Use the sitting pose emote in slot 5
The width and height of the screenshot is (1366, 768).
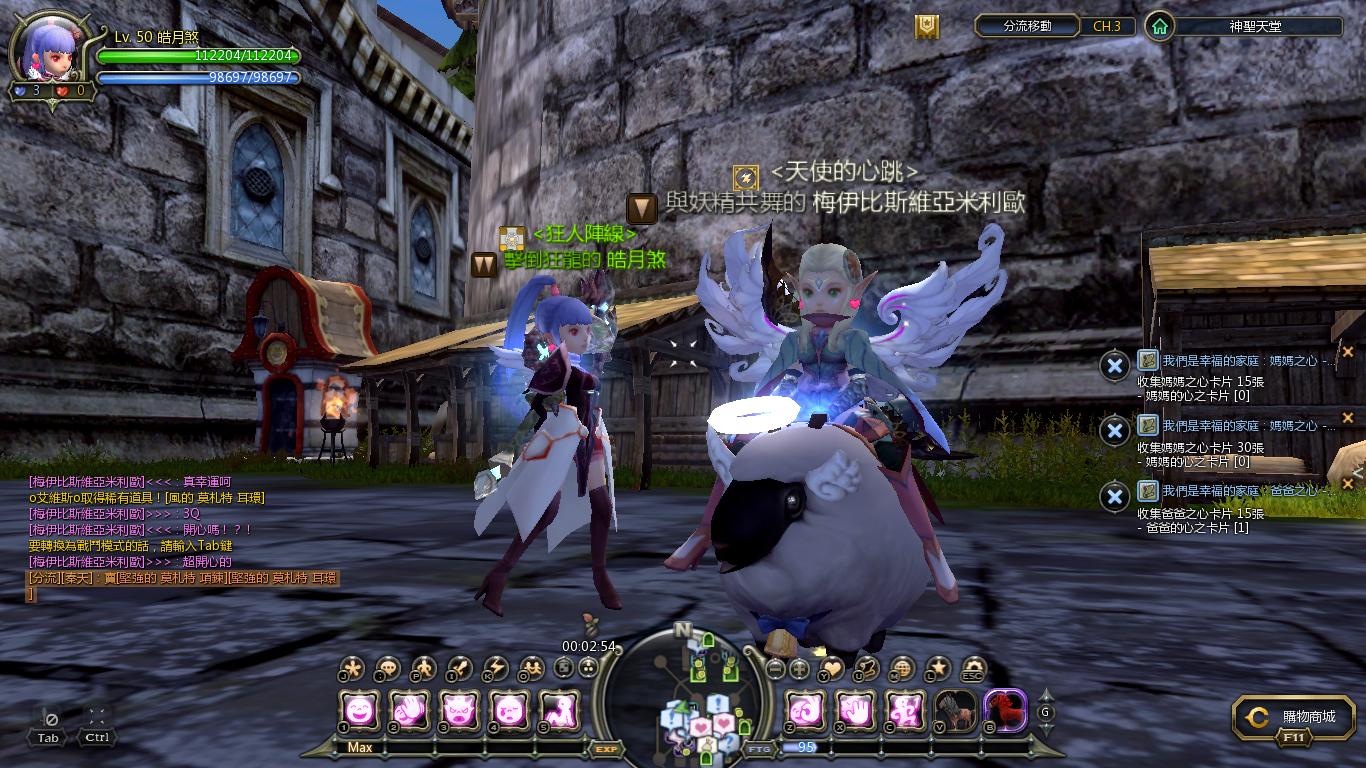click(x=559, y=711)
